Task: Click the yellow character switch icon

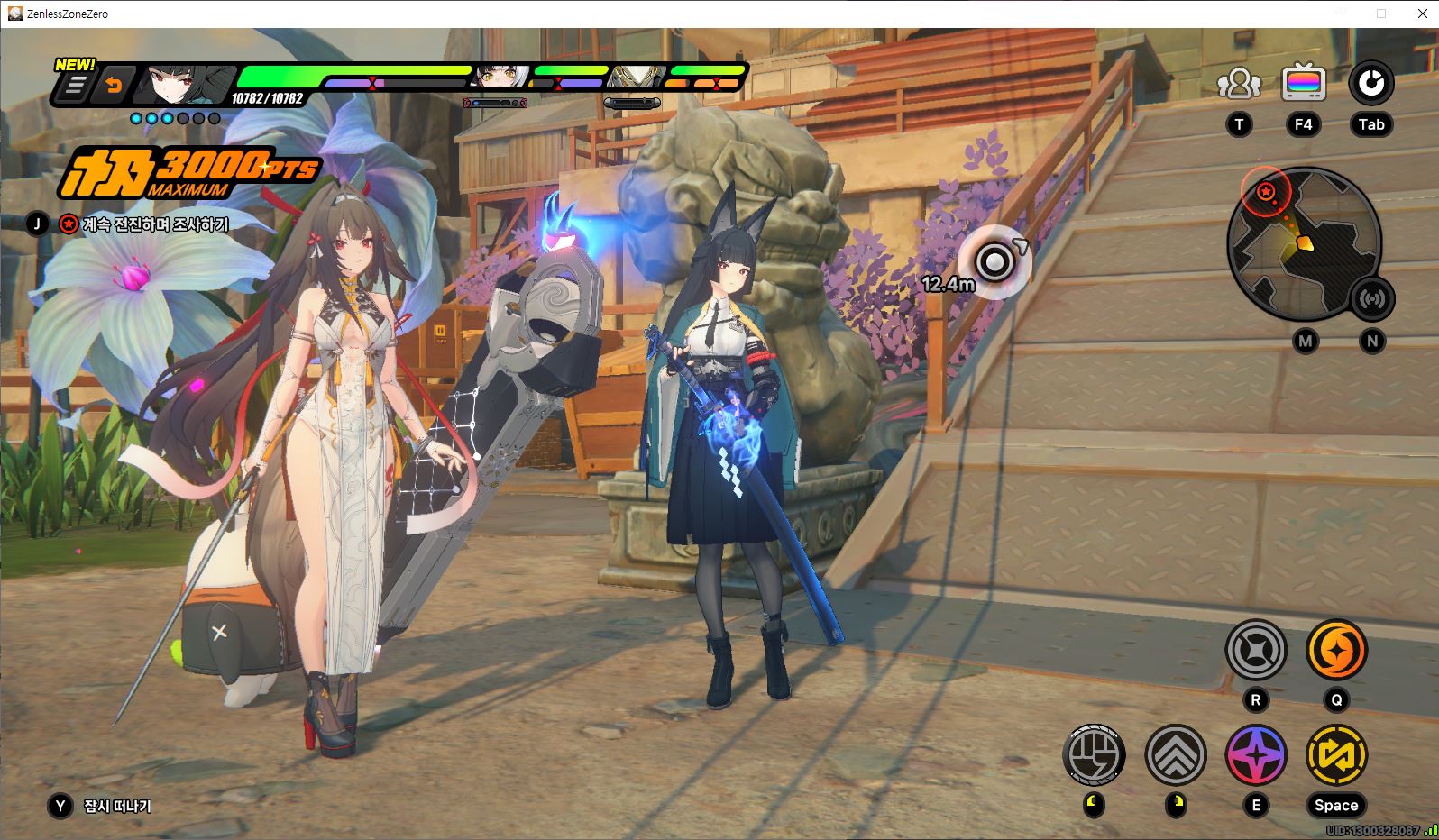Action: click(1336, 754)
